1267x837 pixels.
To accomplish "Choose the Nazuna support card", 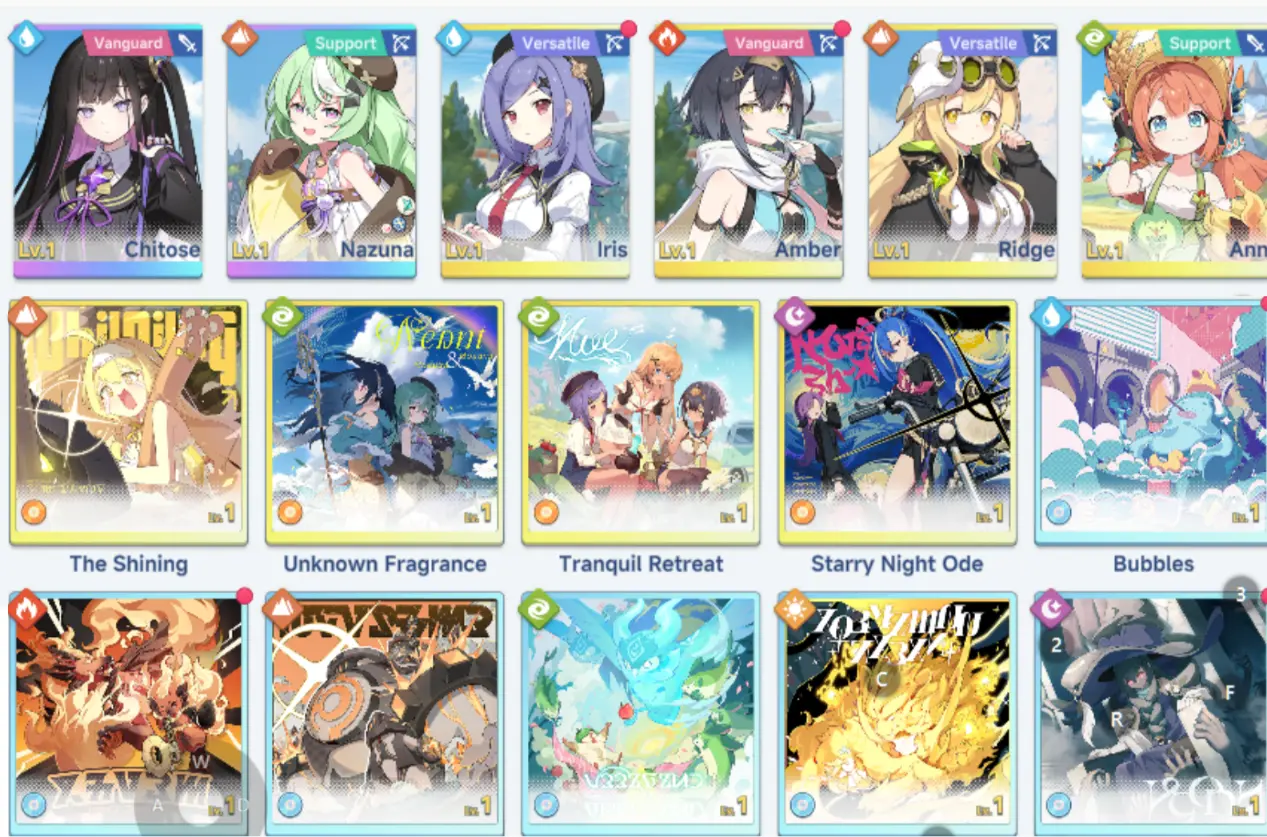I will pyautogui.click(x=321, y=152).
